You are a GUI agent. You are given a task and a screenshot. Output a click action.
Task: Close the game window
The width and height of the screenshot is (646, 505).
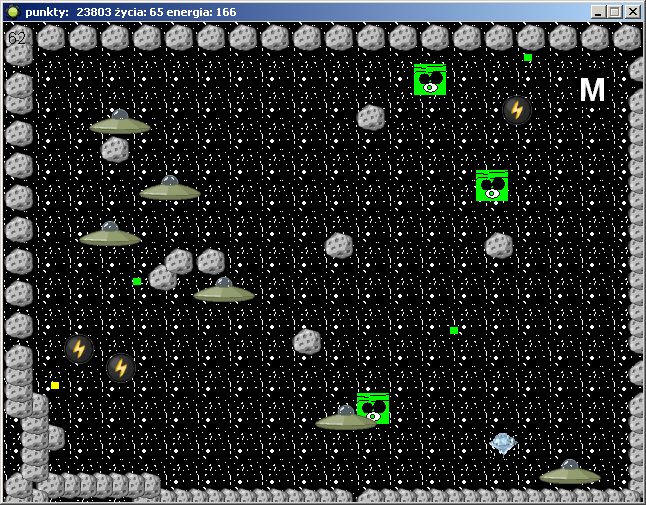pyautogui.click(x=632, y=11)
